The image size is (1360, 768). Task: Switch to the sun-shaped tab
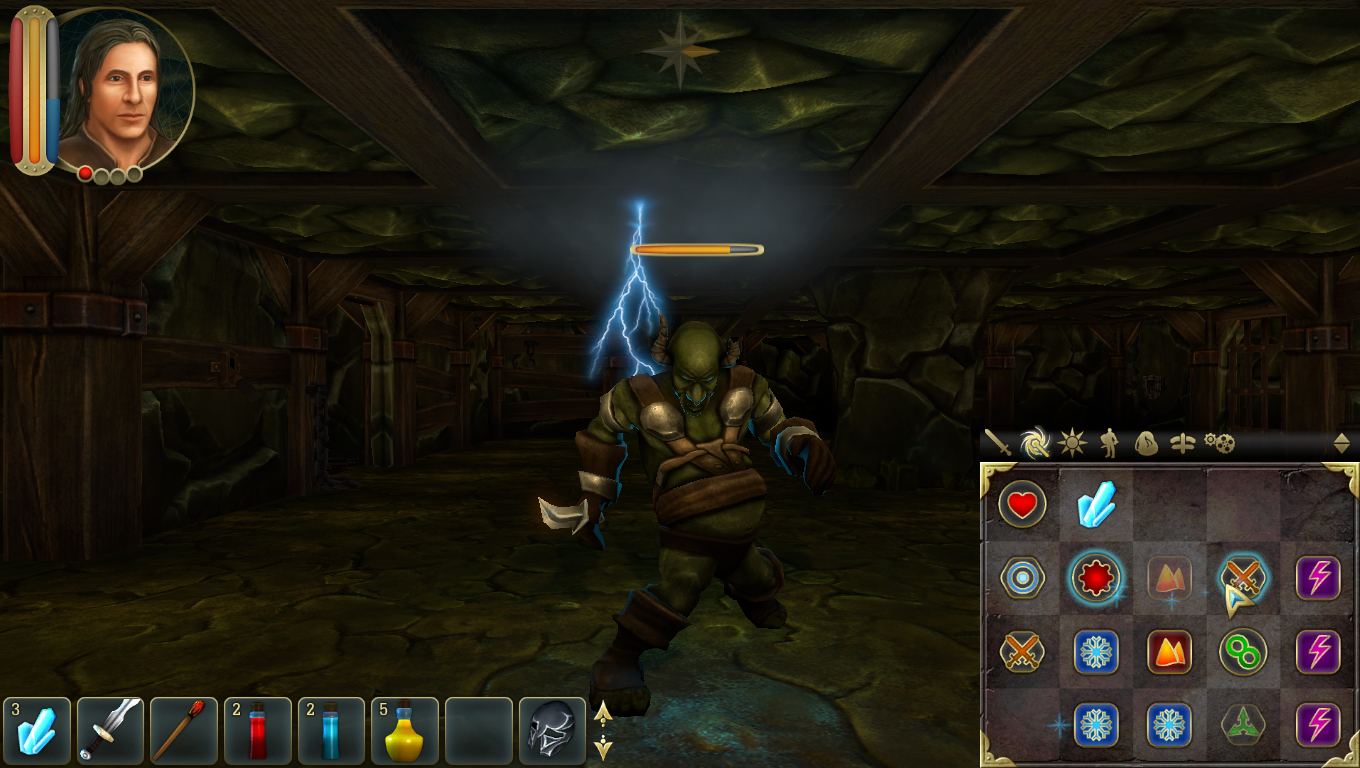1072,442
